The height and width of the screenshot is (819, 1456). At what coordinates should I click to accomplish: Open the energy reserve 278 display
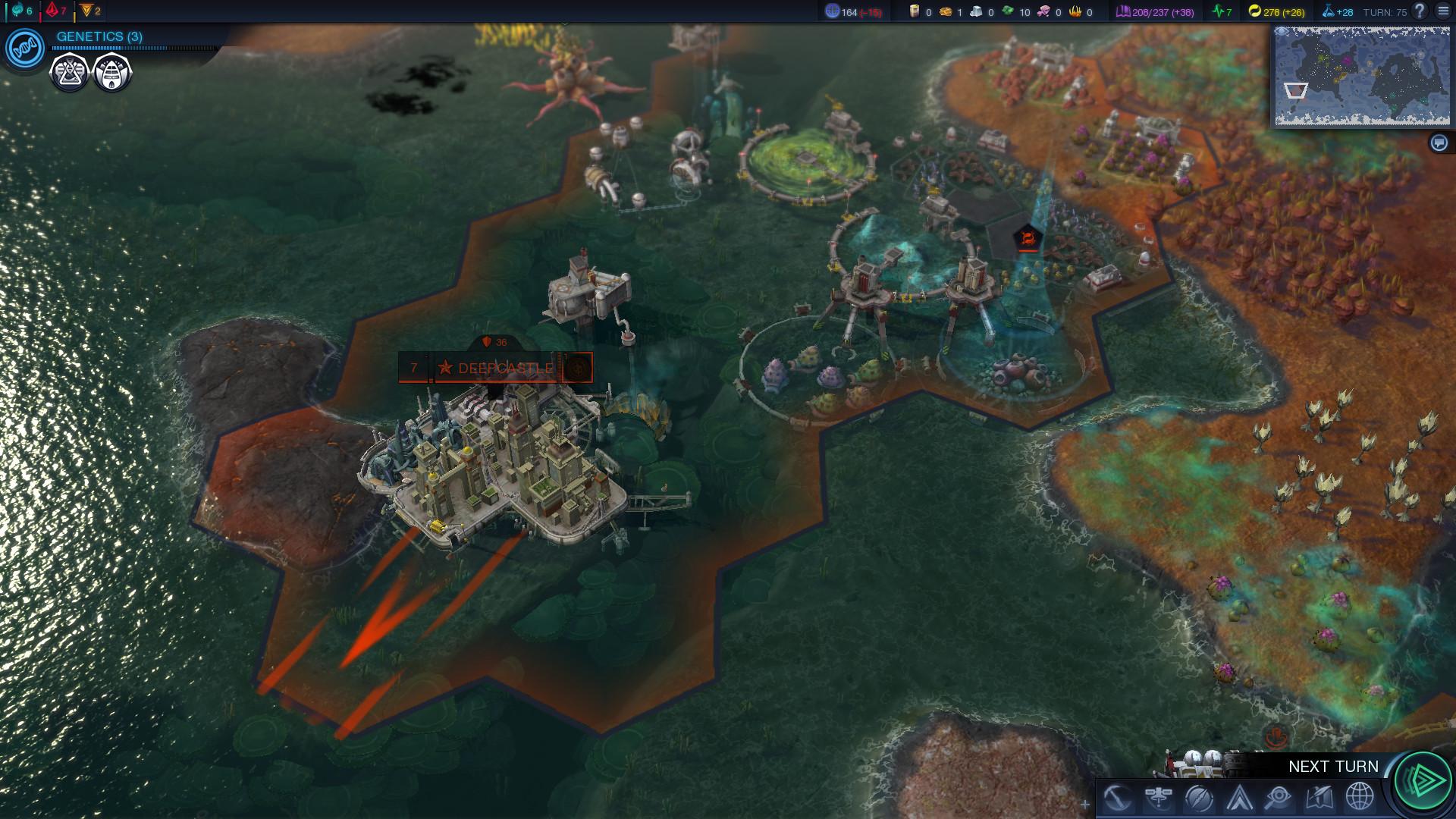tap(1278, 11)
